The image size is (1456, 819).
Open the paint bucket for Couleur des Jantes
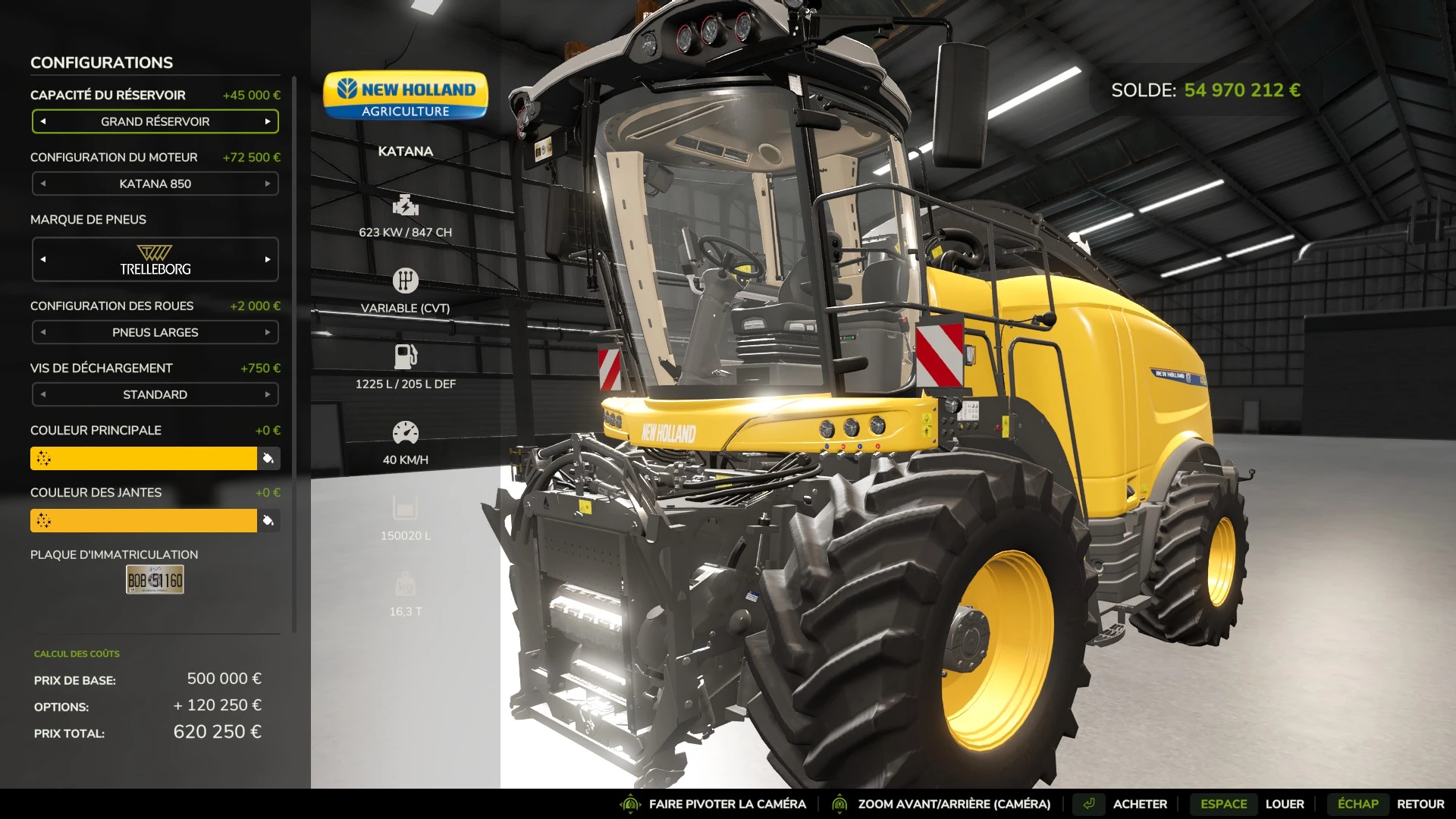(x=269, y=521)
